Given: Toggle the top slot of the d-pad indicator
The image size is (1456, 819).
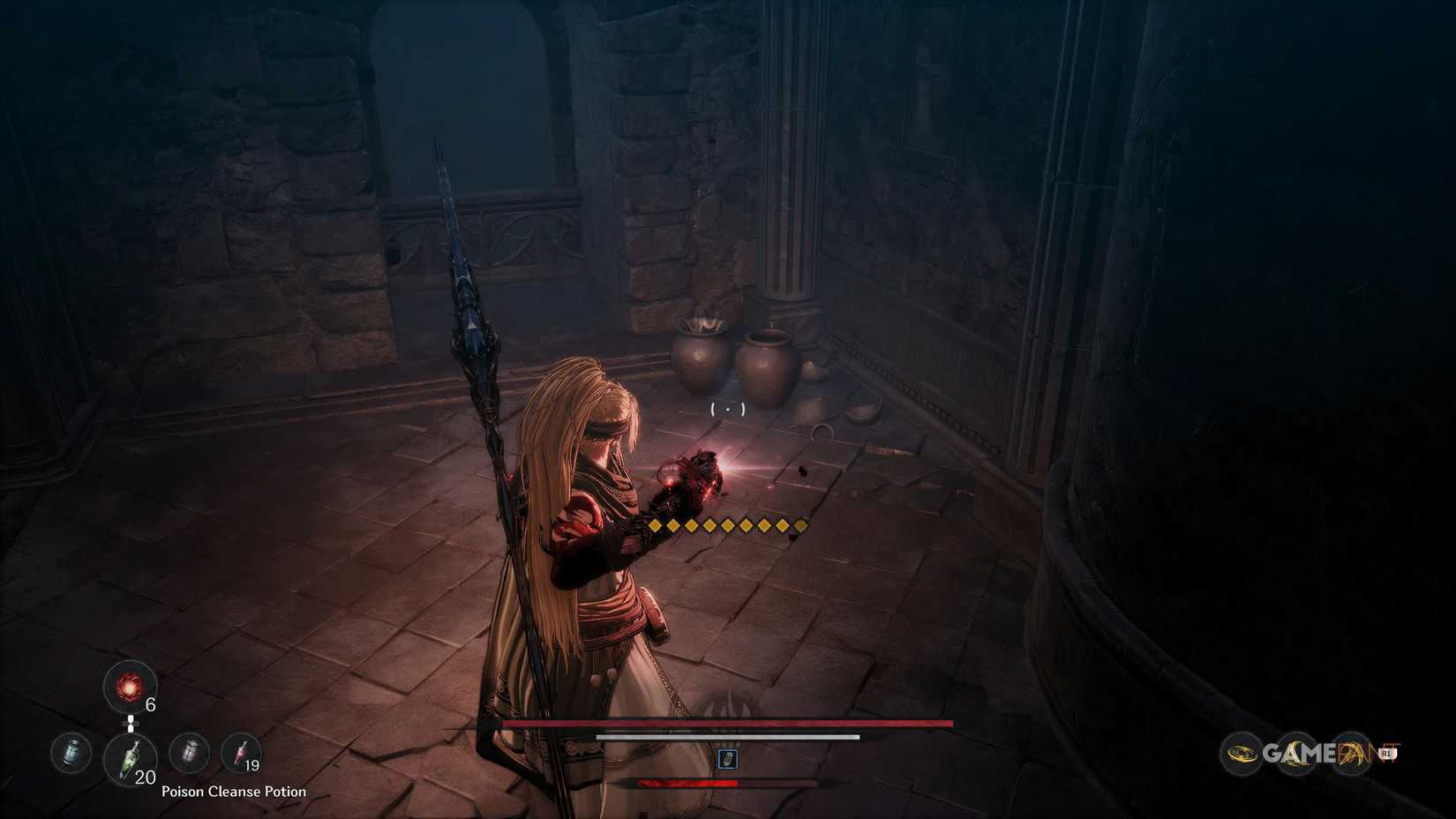Looking at the screenshot, I should 131,718.
